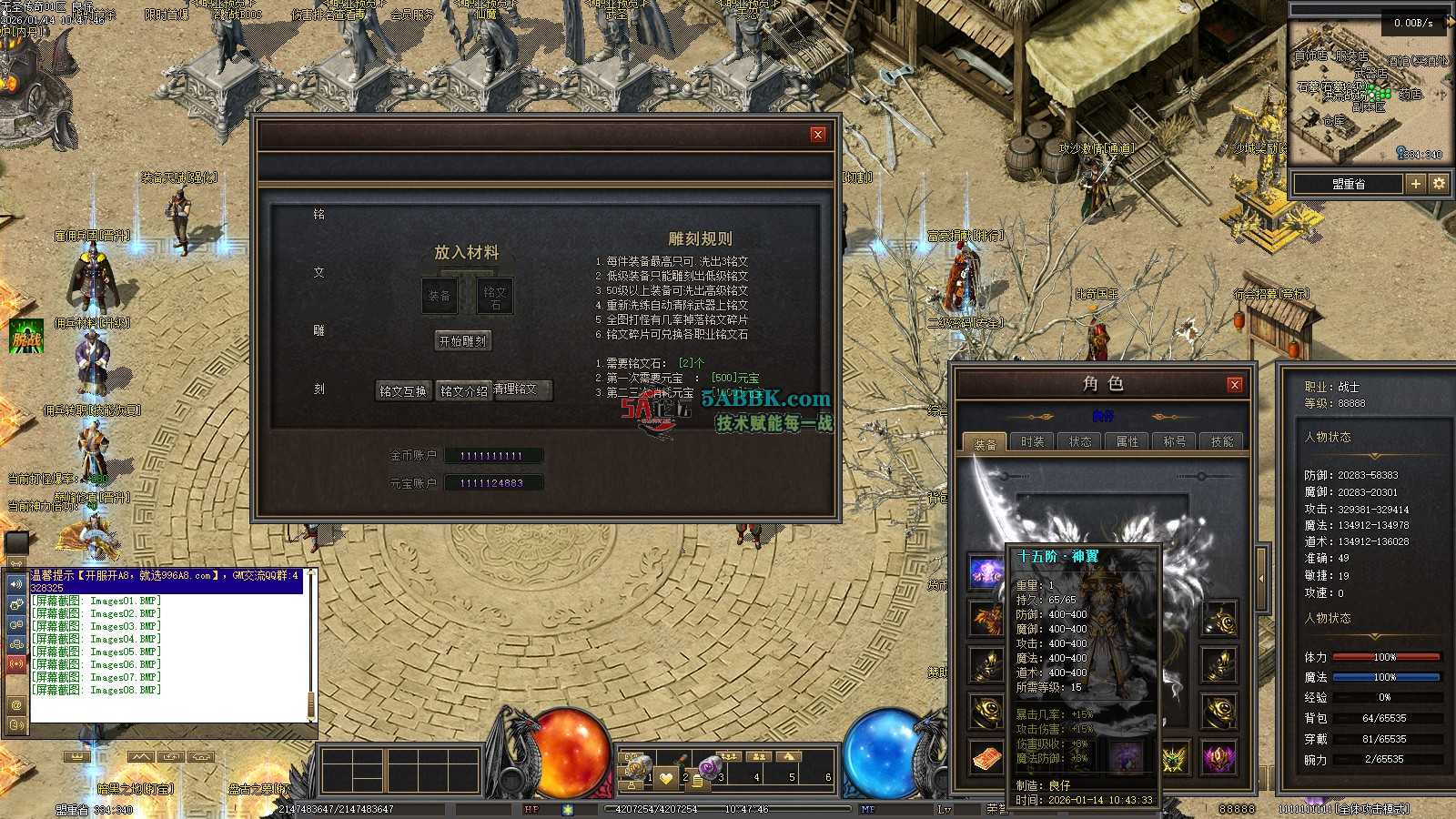Screen dimensions: 1456x819
Task: Select the 装备 equipment tab in character panel
Action: click(x=985, y=444)
